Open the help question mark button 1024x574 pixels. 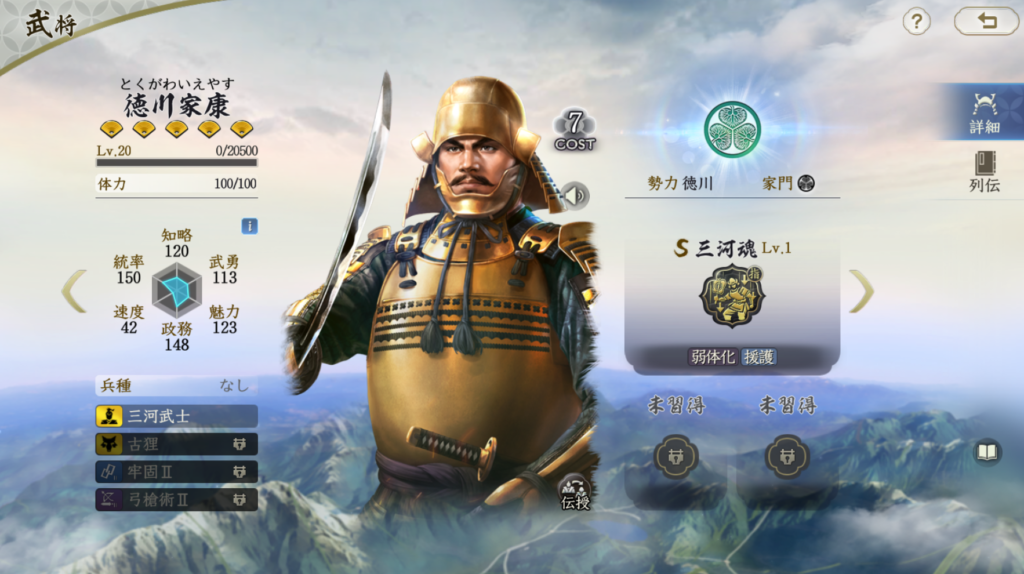point(916,21)
